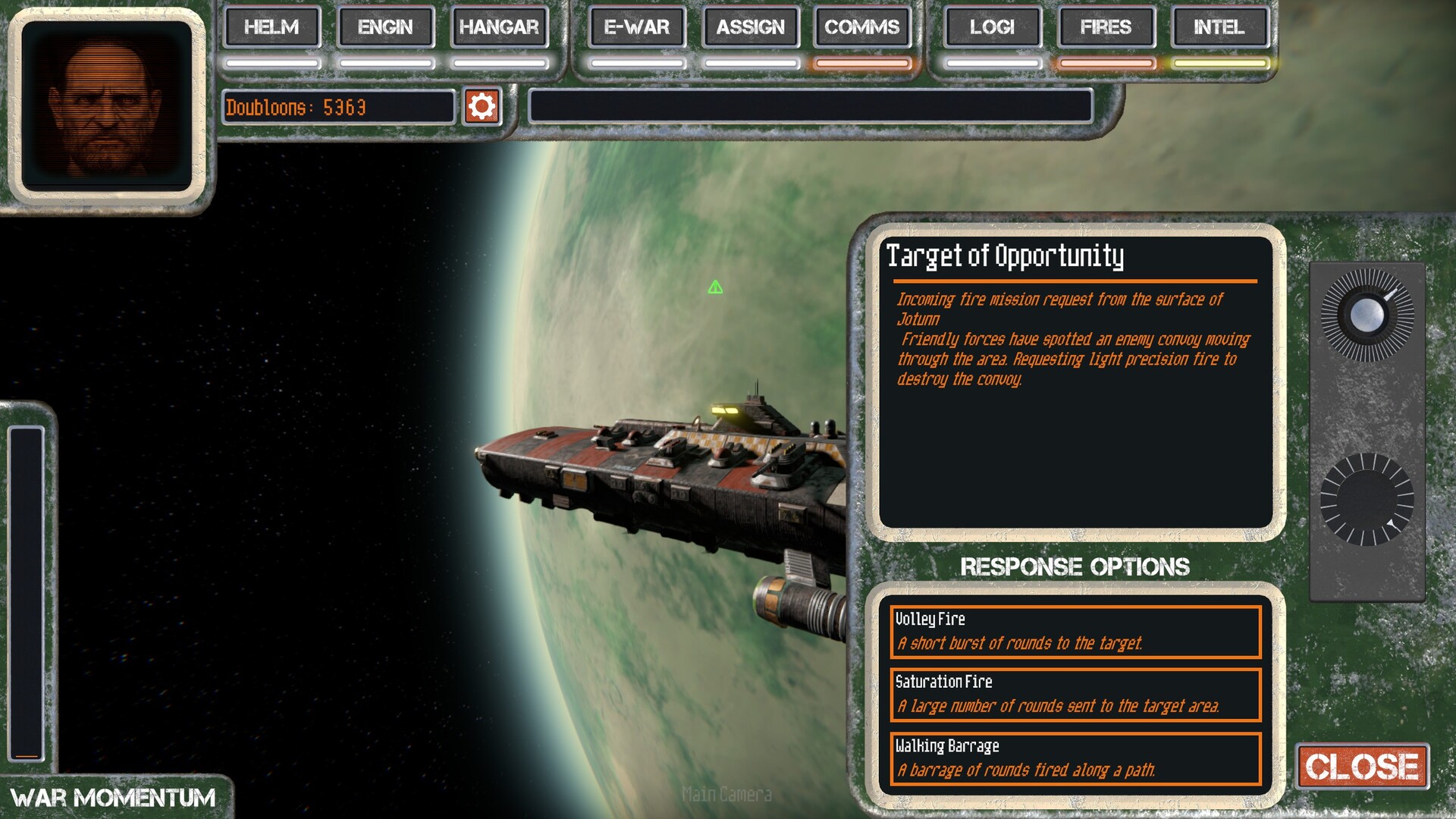1456x819 pixels.
Task: Open the INTEL panel
Action: 1219,27
